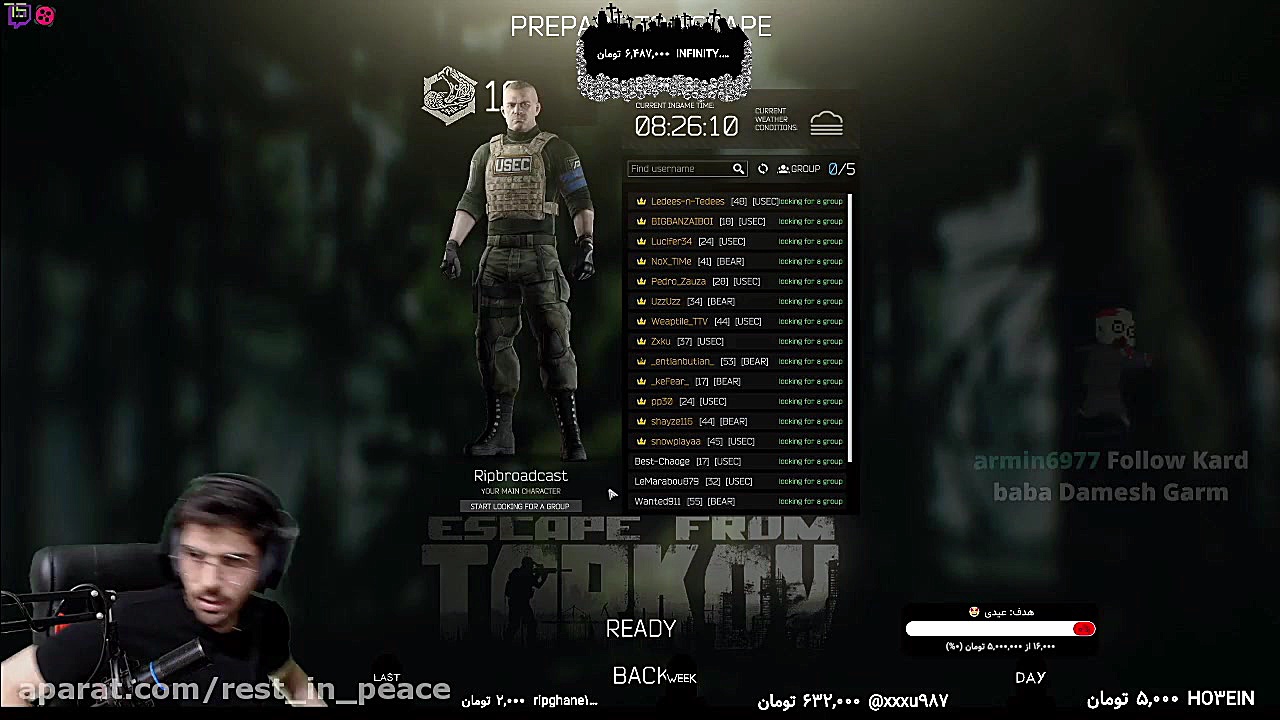Select the _keFear_ player row
Image resolution: width=1280 pixels, height=720 pixels.
point(669,381)
